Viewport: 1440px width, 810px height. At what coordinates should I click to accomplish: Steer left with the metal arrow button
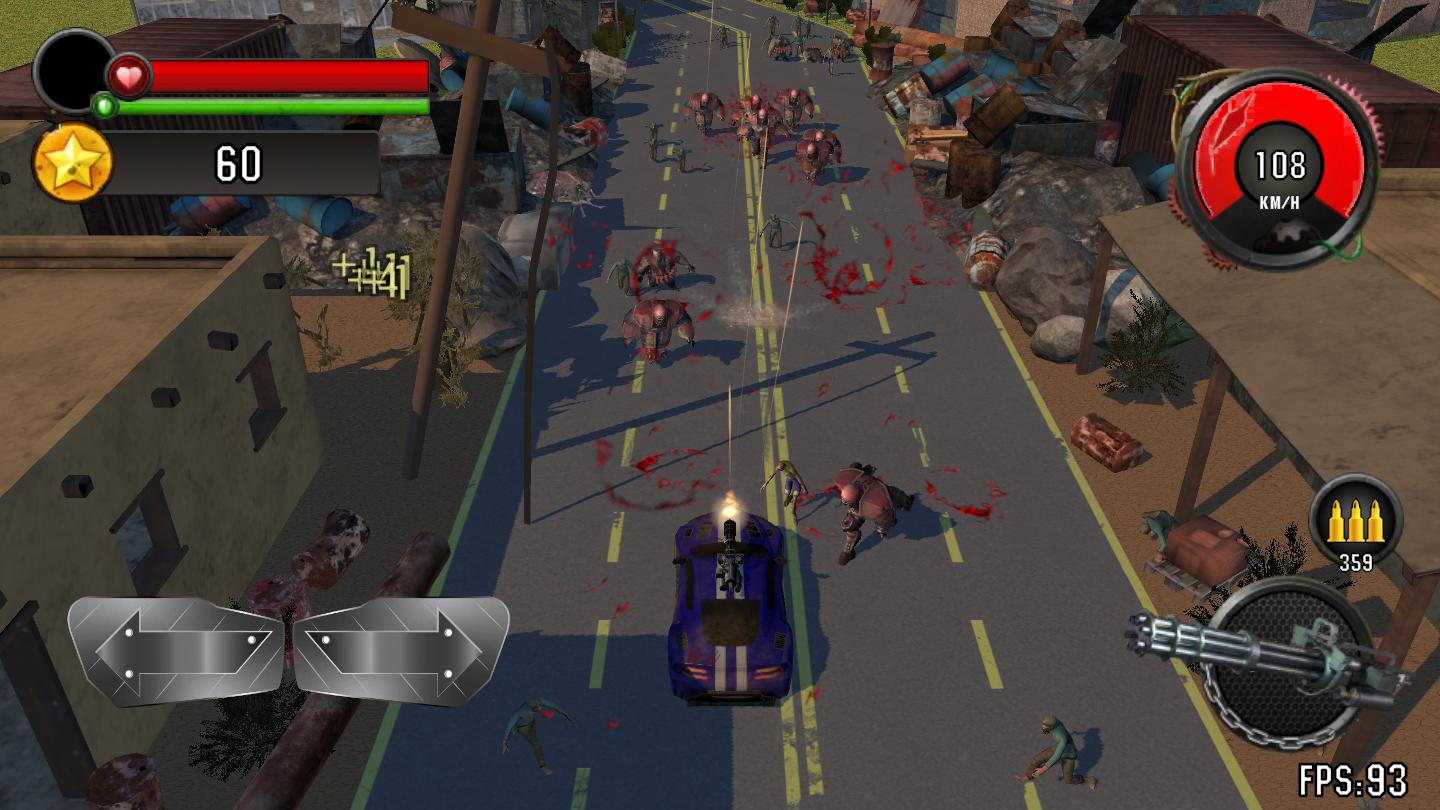[177, 651]
